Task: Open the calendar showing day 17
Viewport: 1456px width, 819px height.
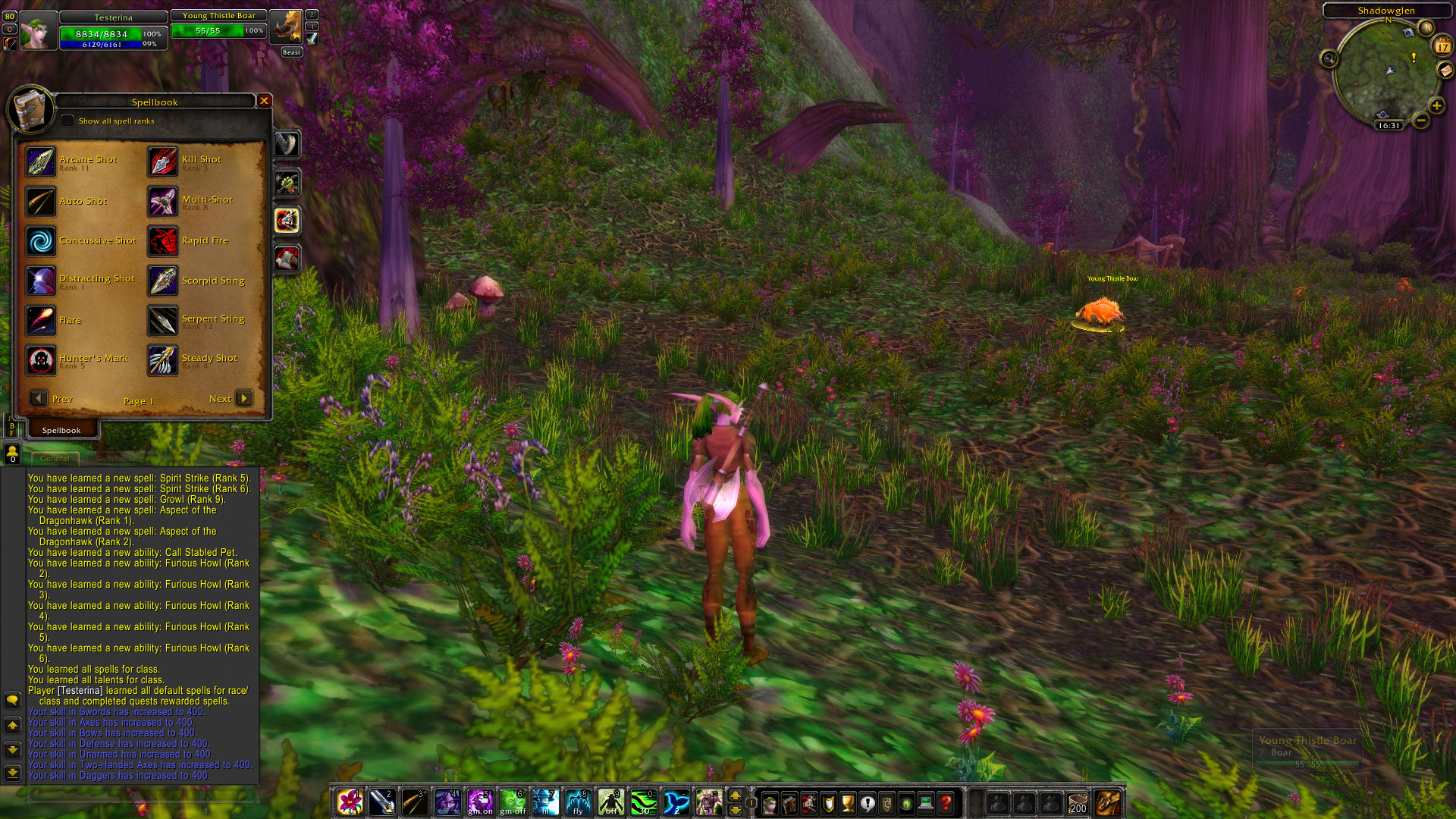Action: pos(1442,45)
